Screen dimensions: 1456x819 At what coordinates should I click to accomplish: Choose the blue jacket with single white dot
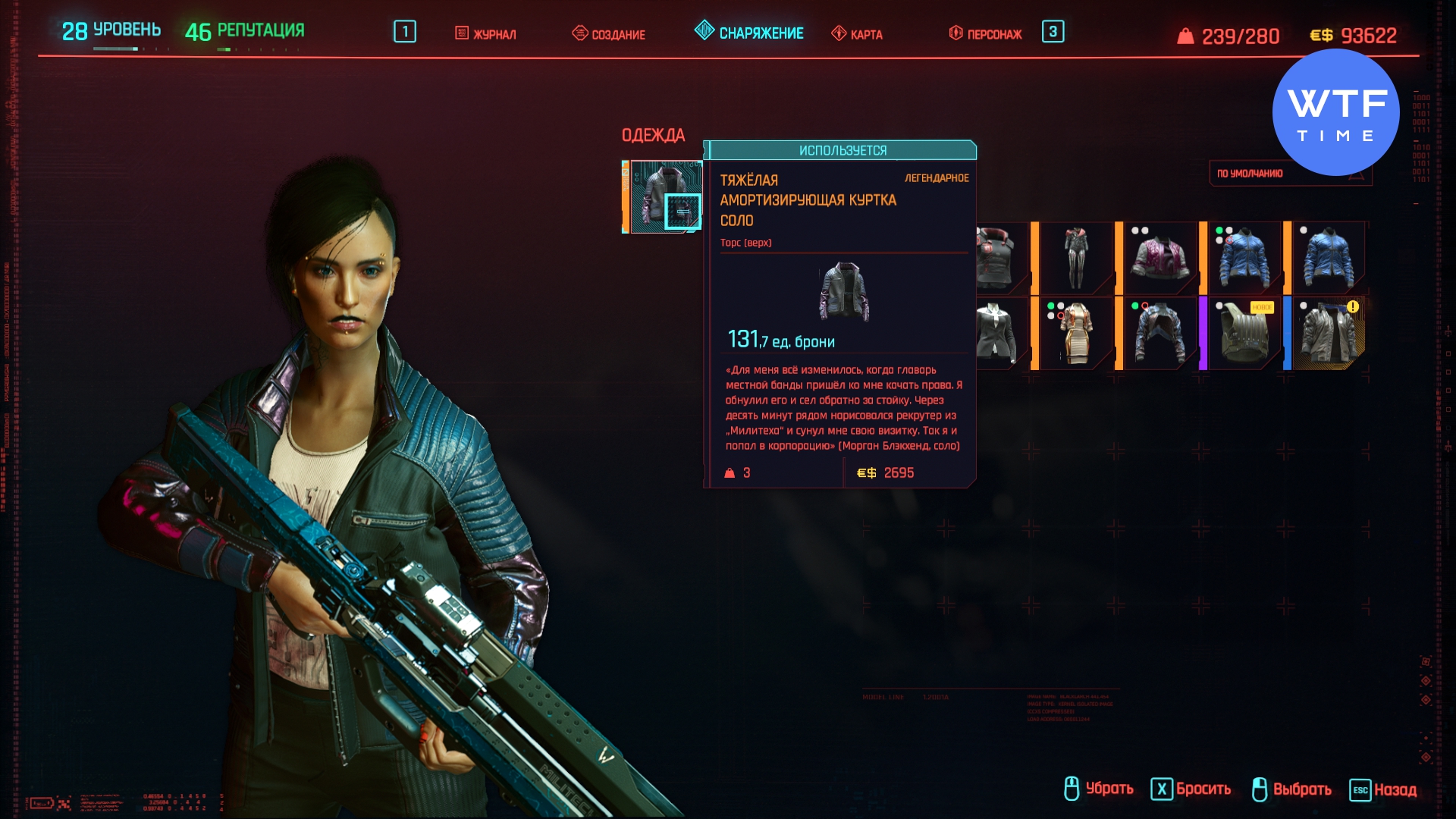click(1329, 258)
